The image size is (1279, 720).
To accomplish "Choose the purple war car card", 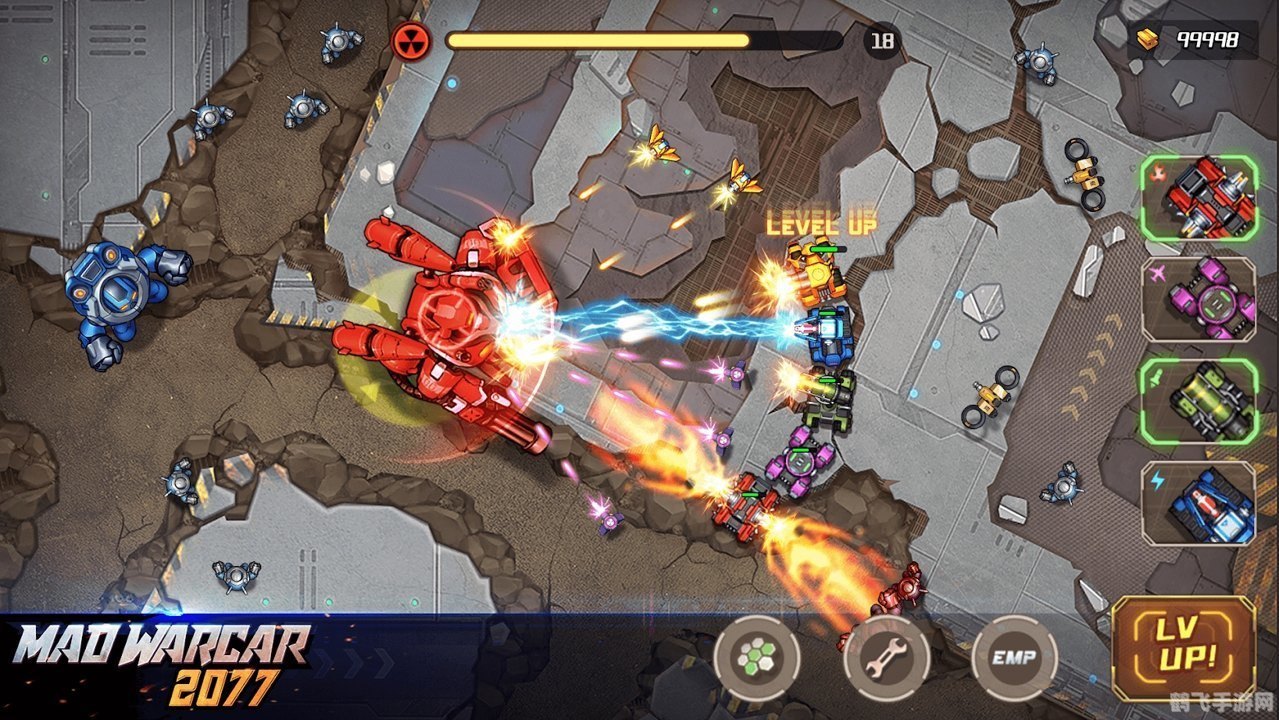I will coord(1198,299).
